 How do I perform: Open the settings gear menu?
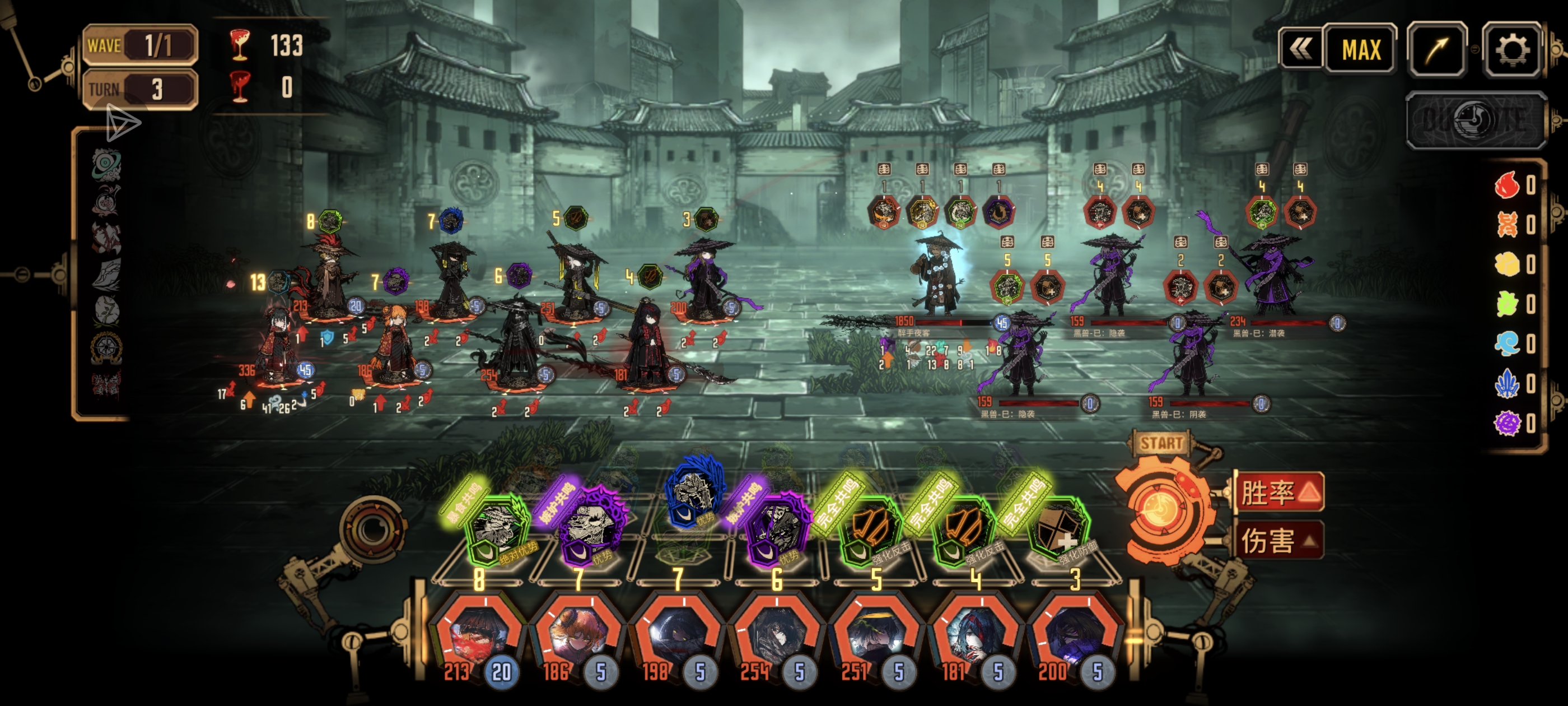[x=1511, y=50]
